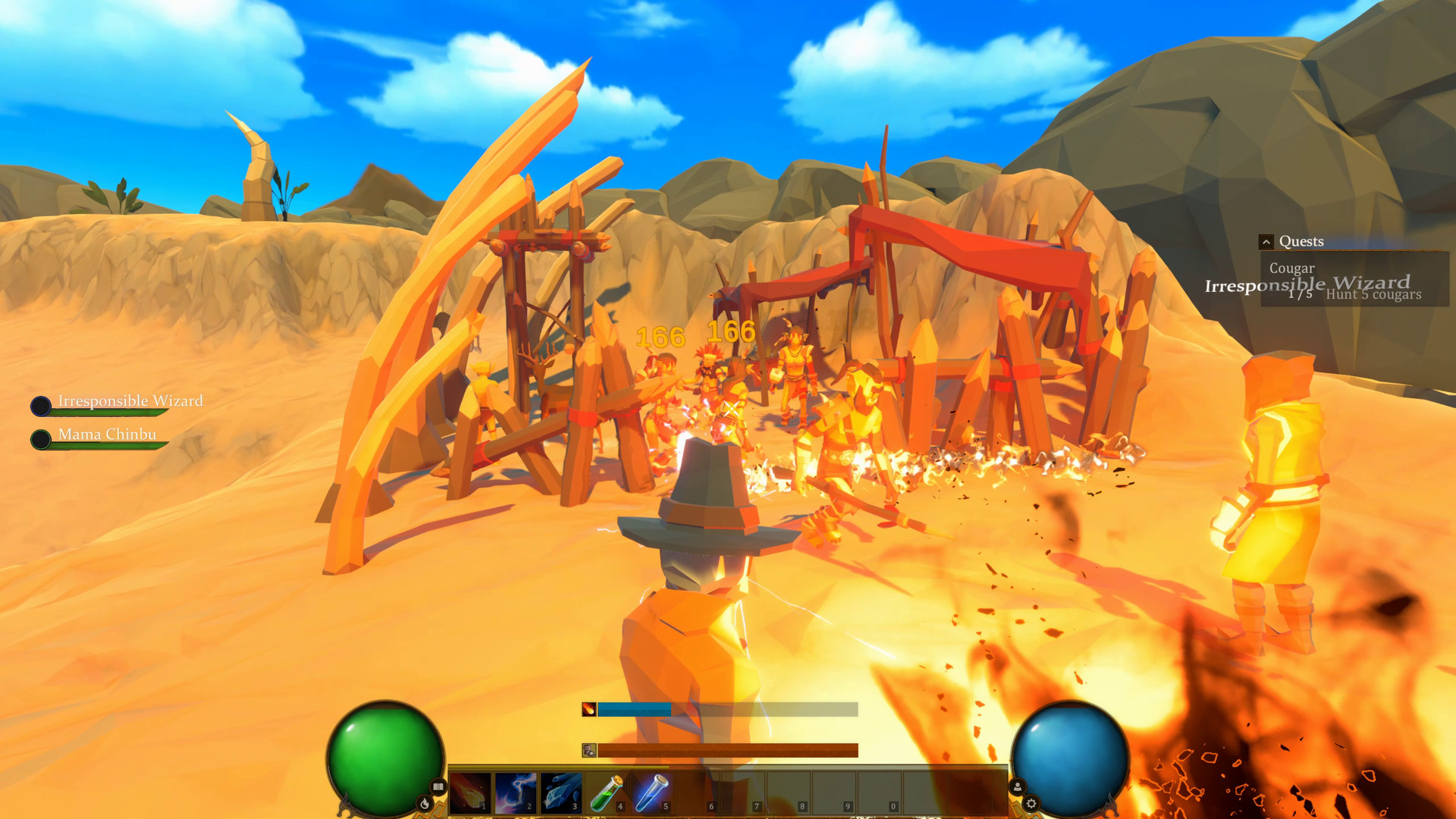Open the settings gear beside the mana orb

pyautogui.click(x=1032, y=803)
